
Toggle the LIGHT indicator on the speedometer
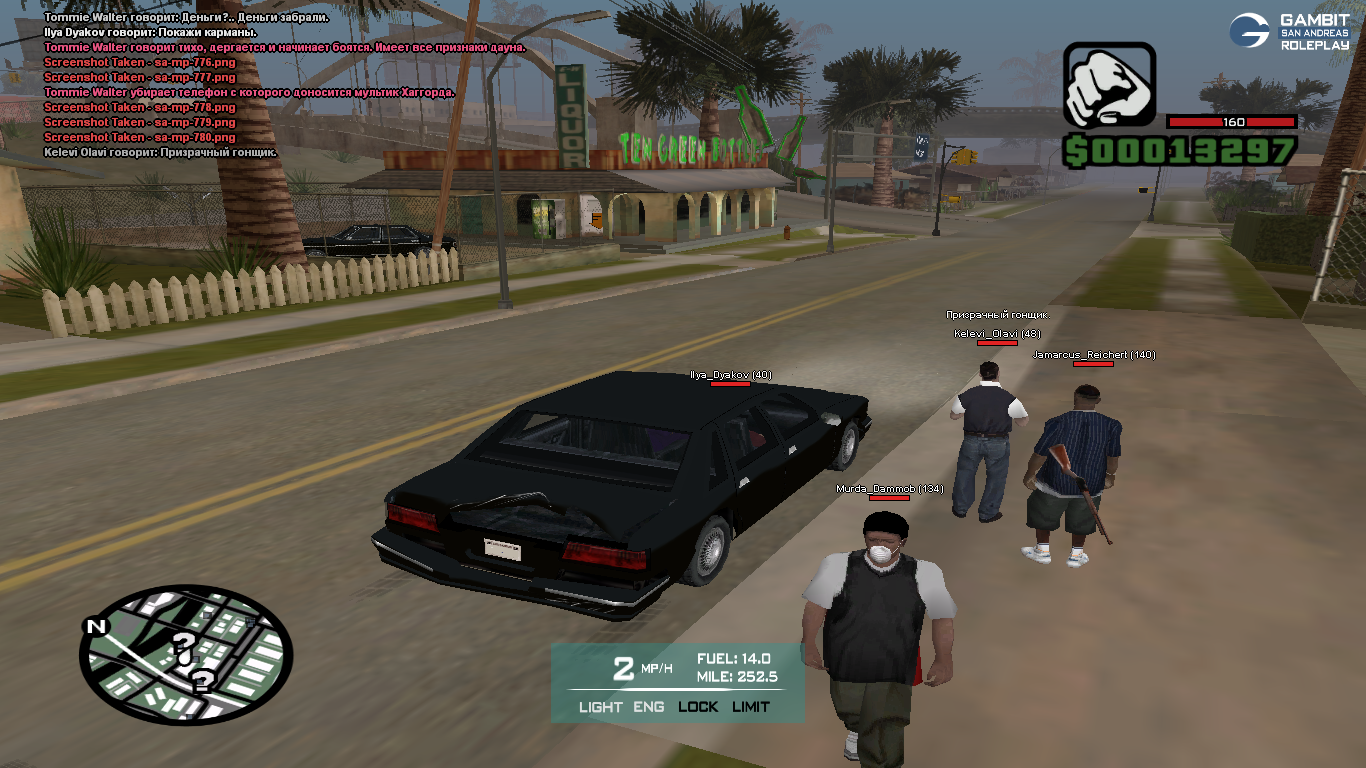point(600,707)
